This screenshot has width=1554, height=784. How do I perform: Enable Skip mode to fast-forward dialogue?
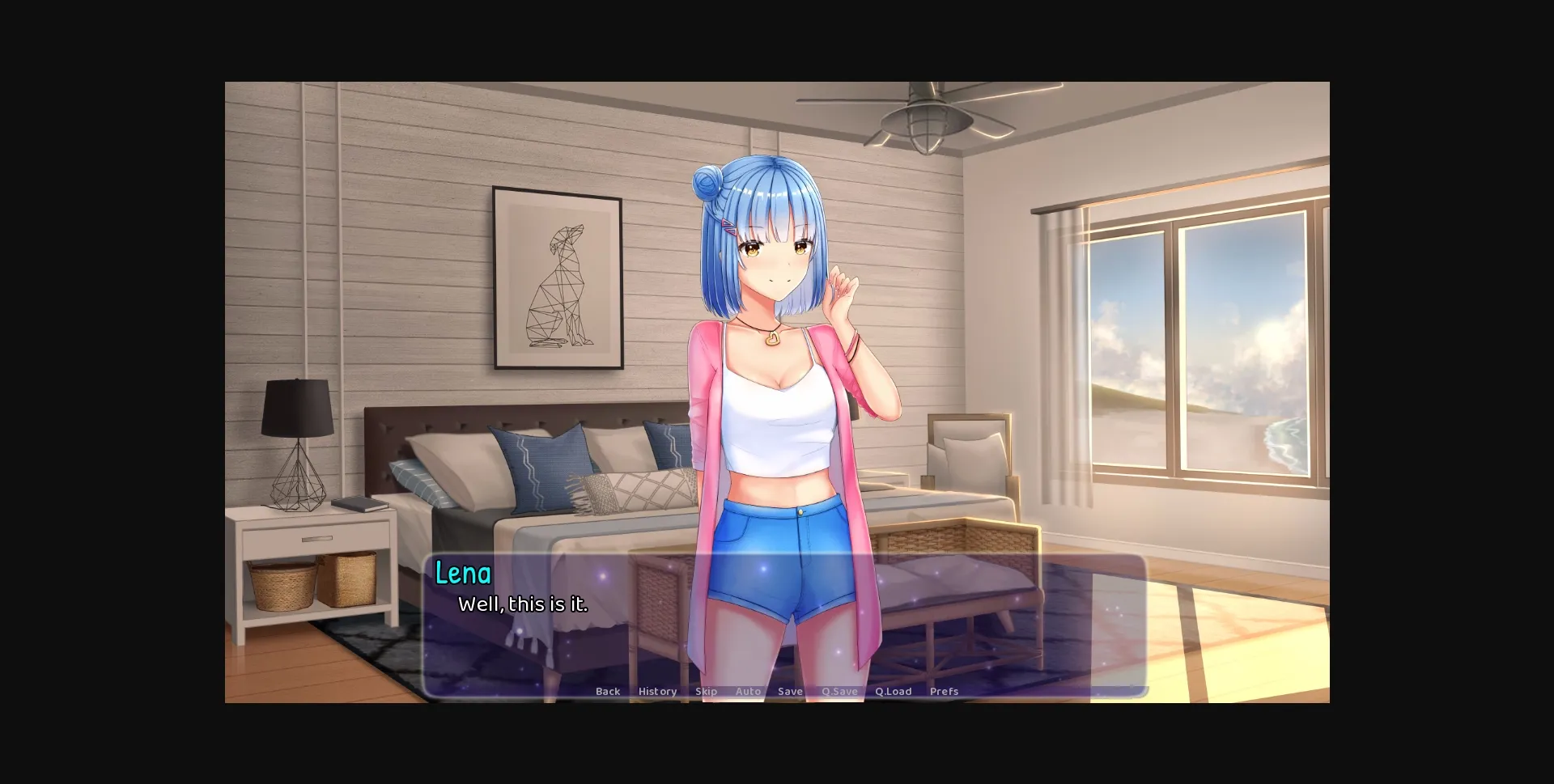pyautogui.click(x=707, y=691)
